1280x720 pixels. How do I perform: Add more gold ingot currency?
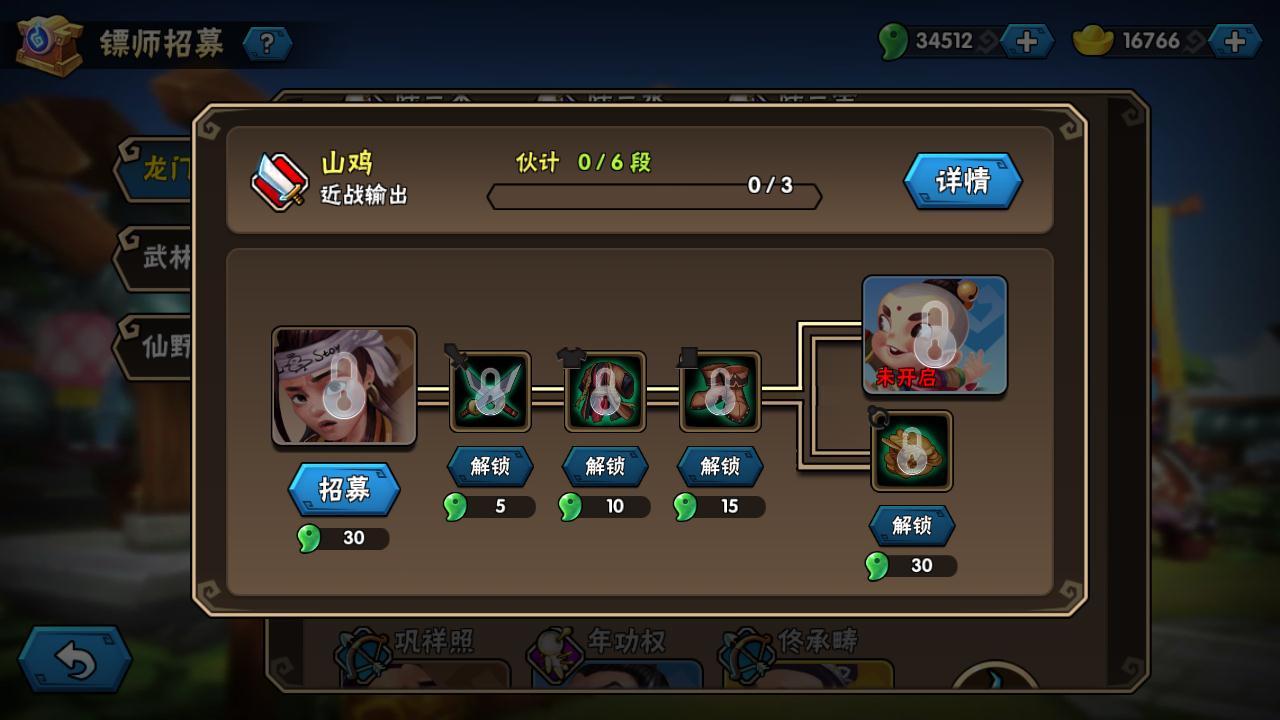[x=1234, y=41]
